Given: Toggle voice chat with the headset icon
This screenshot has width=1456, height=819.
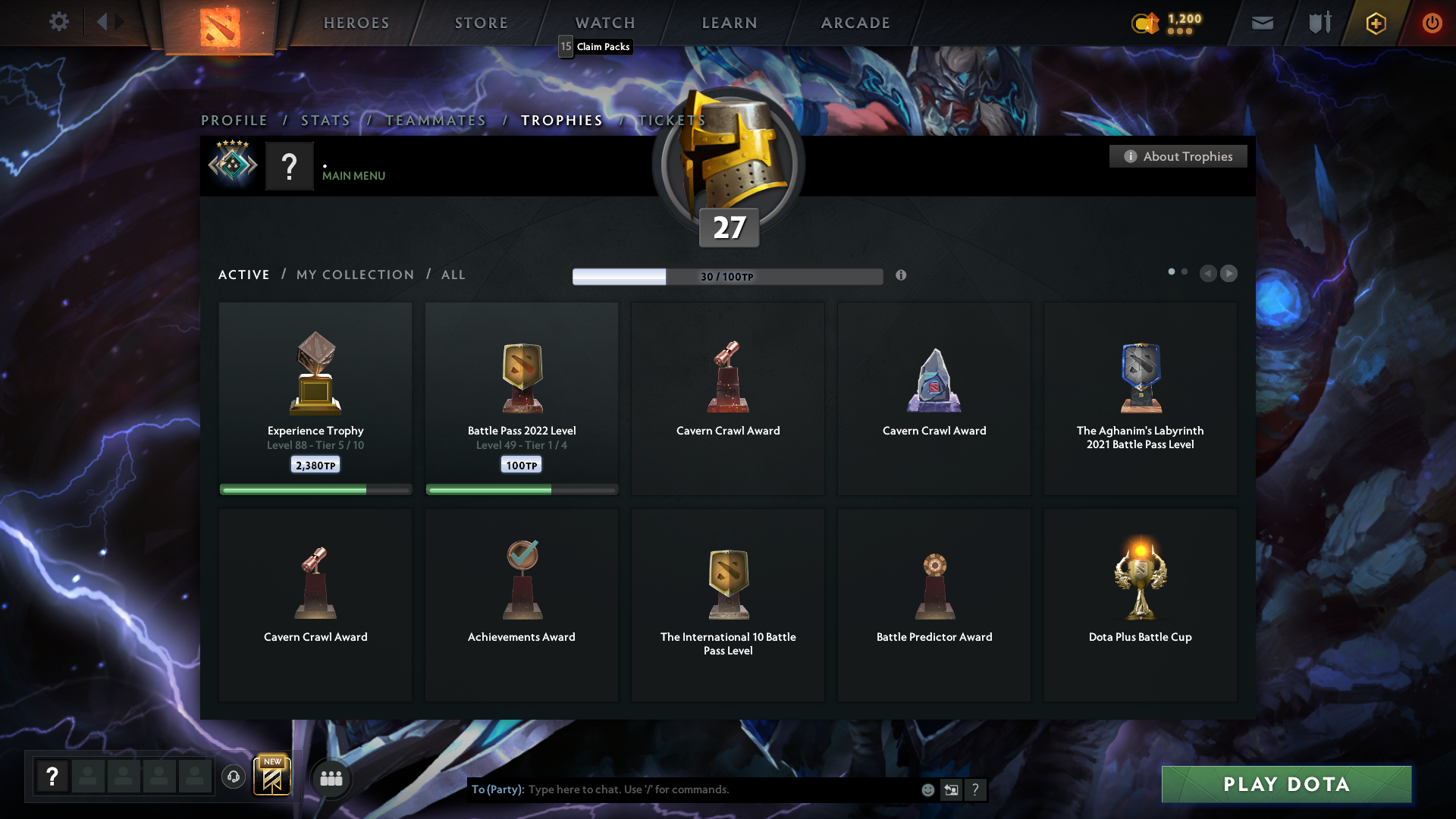Looking at the screenshot, I should coord(233,777).
